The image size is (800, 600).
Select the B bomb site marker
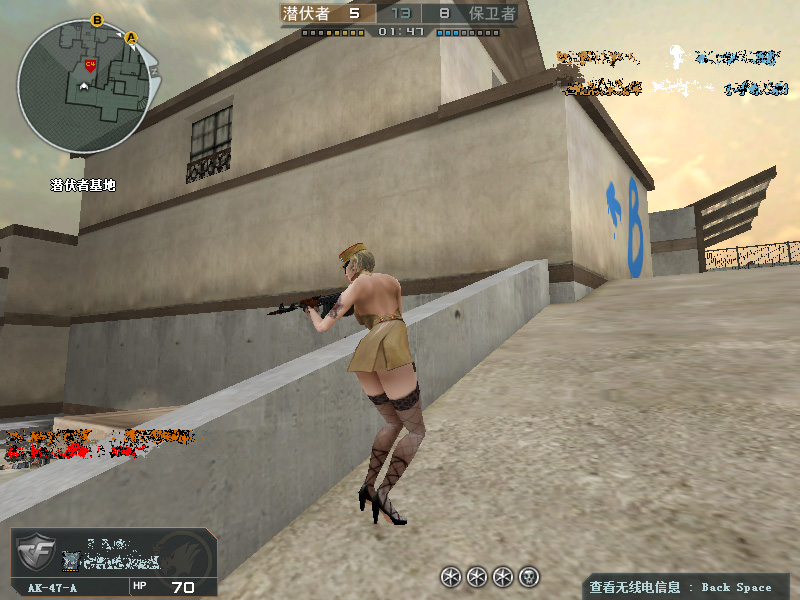tap(97, 20)
